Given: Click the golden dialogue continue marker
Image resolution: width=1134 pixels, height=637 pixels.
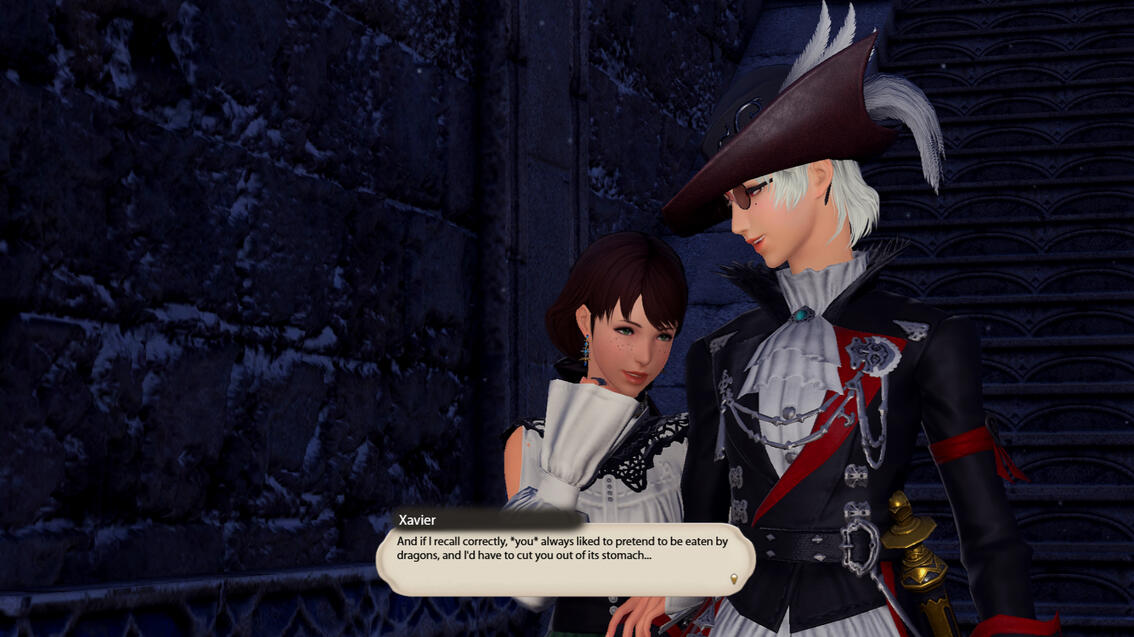Looking at the screenshot, I should [x=734, y=579].
